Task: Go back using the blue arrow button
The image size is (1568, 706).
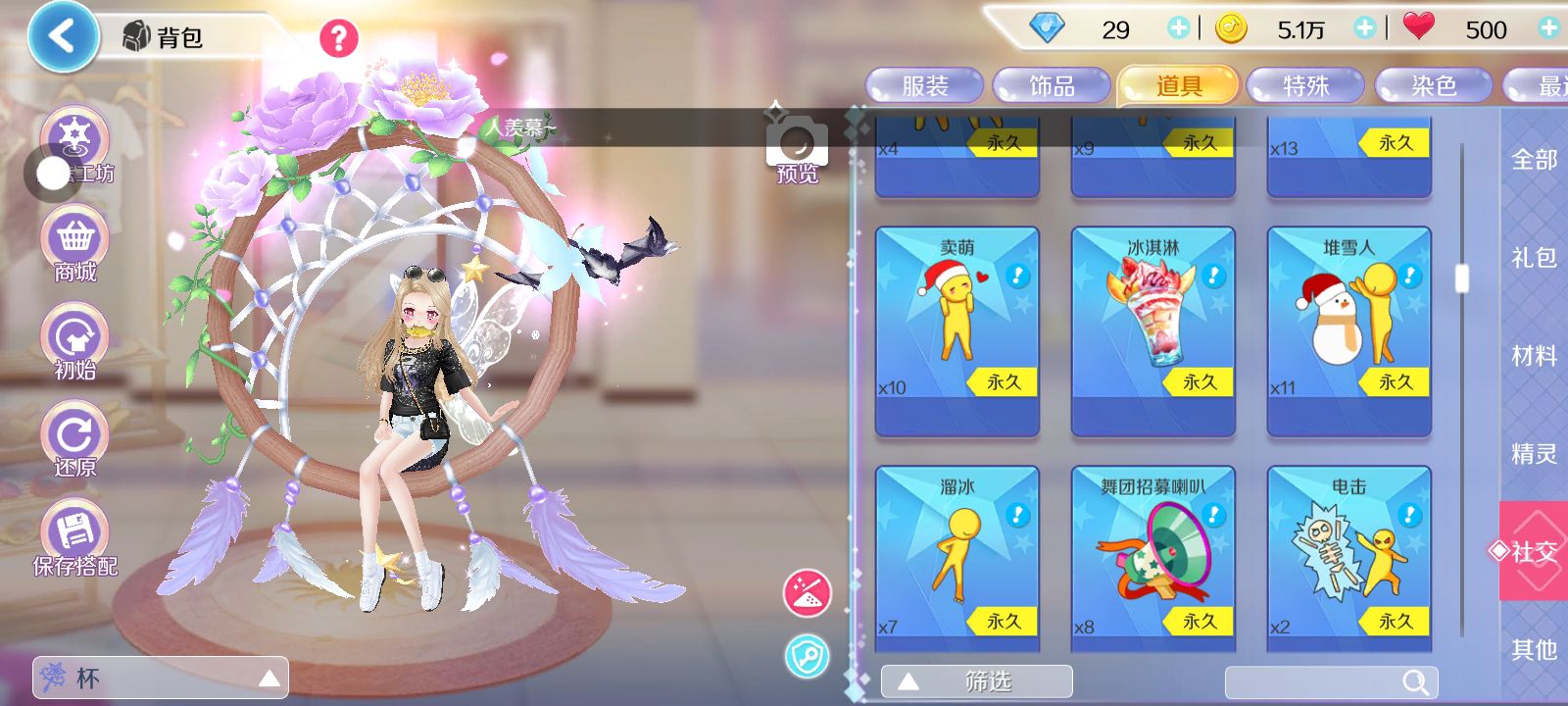Action: (62, 37)
